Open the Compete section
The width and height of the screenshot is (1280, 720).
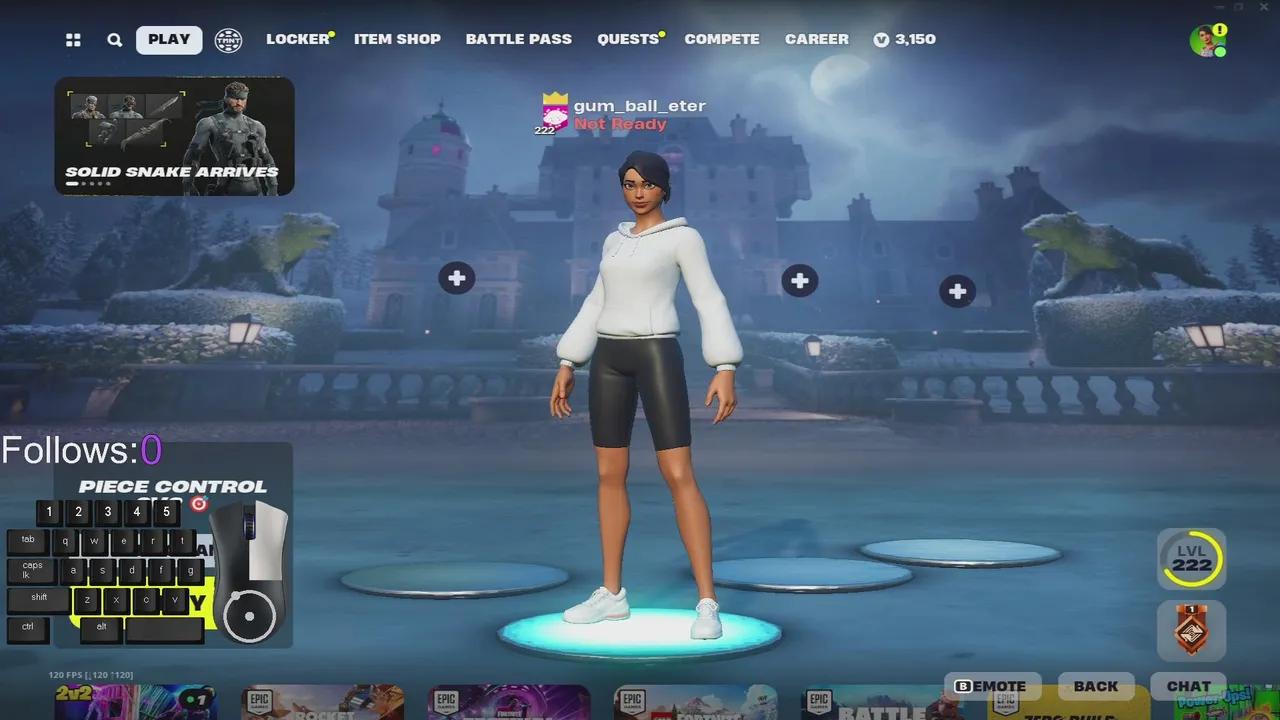(722, 39)
